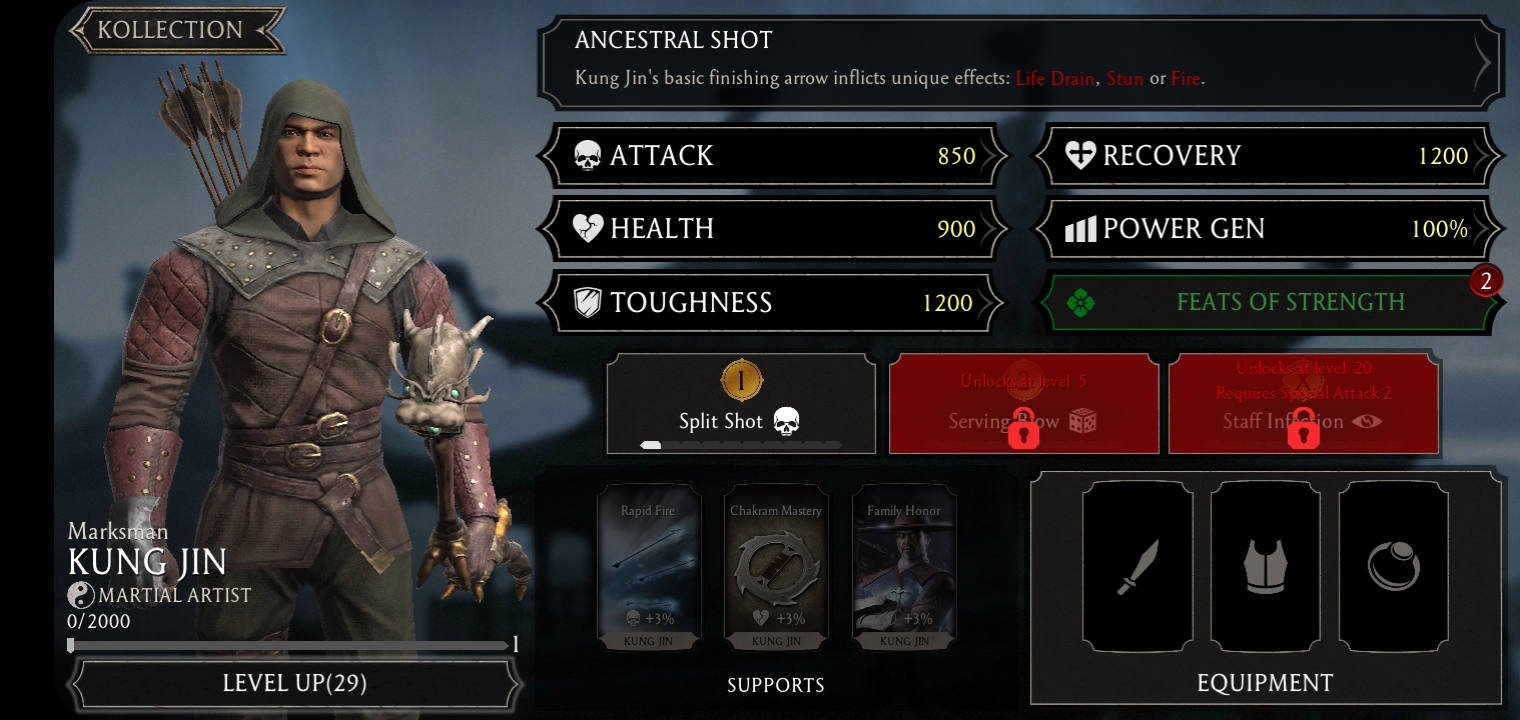Click the Recovery heart icon
Screen dimensions: 1520x720
click(1081, 156)
